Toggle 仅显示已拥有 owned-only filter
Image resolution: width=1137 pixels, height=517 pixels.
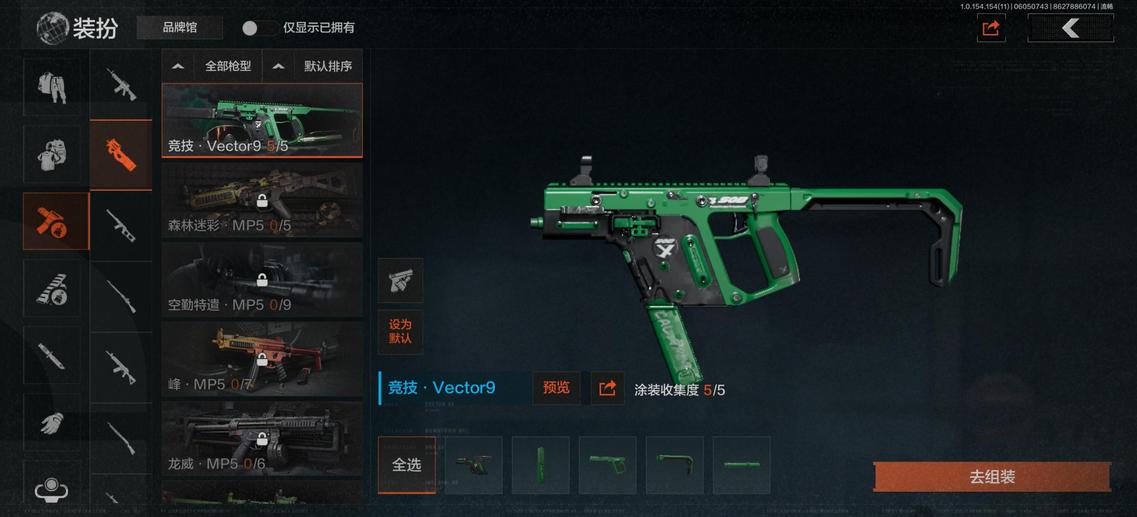pos(255,28)
